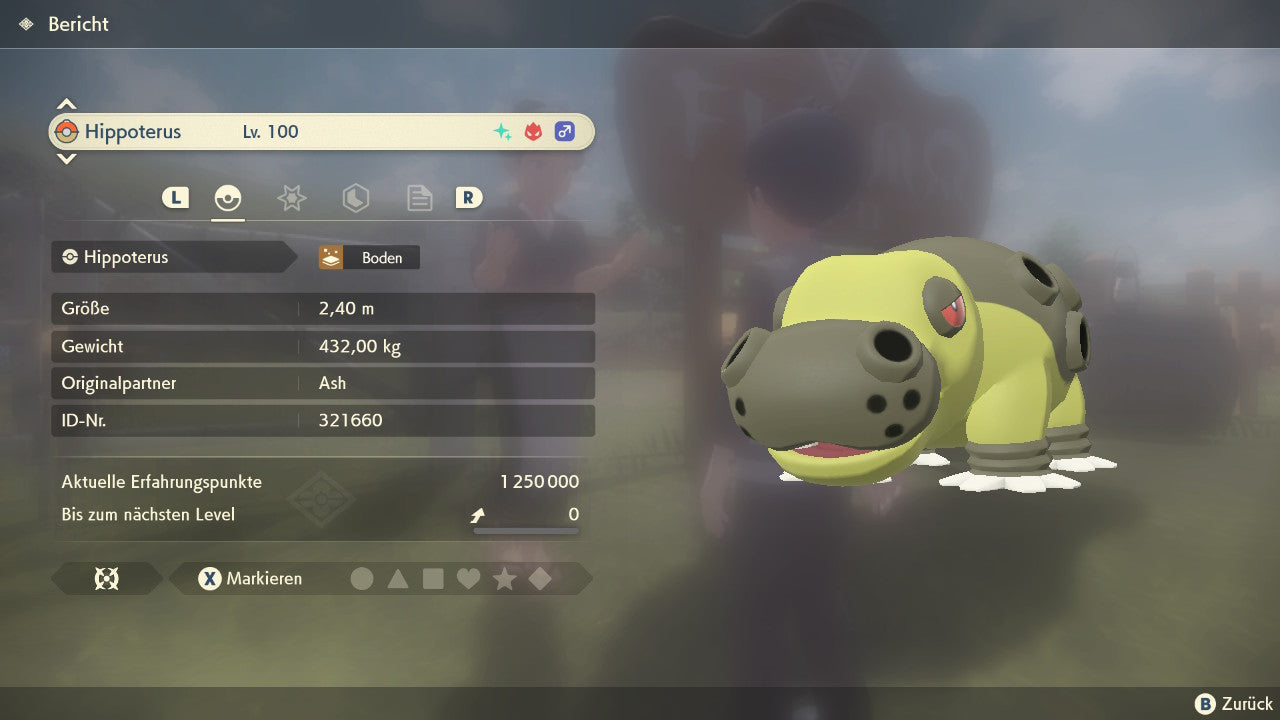Toggle the square marking
Viewport: 1280px width, 720px height.
click(433, 579)
